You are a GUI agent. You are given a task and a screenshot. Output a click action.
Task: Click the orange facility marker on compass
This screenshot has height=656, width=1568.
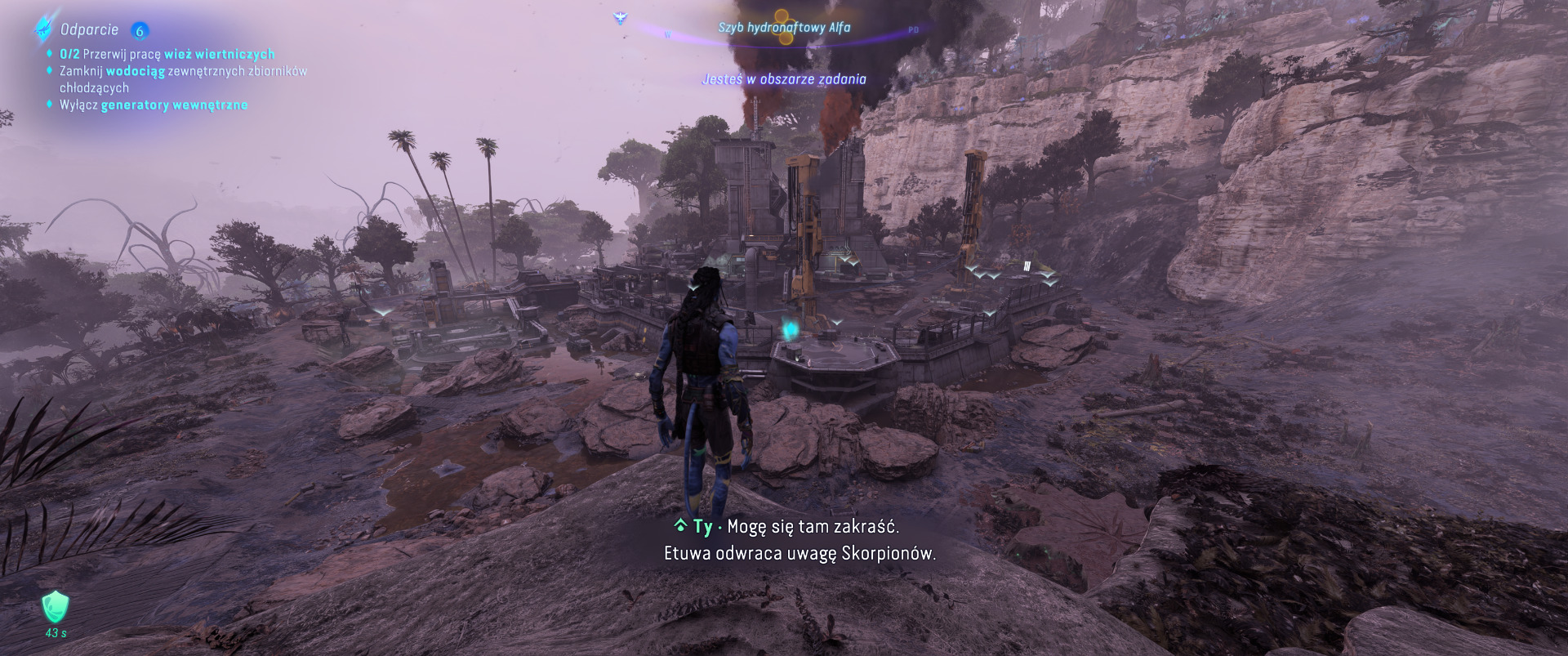pos(784,26)
